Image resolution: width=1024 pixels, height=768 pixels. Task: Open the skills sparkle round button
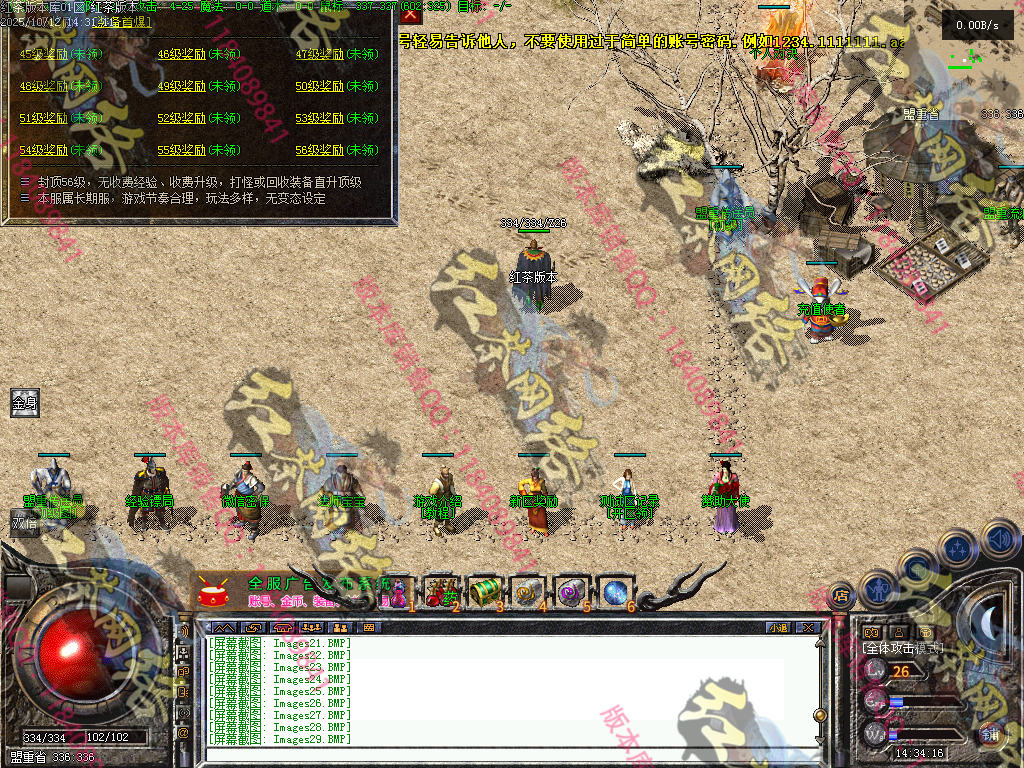(x=957, y=548)
